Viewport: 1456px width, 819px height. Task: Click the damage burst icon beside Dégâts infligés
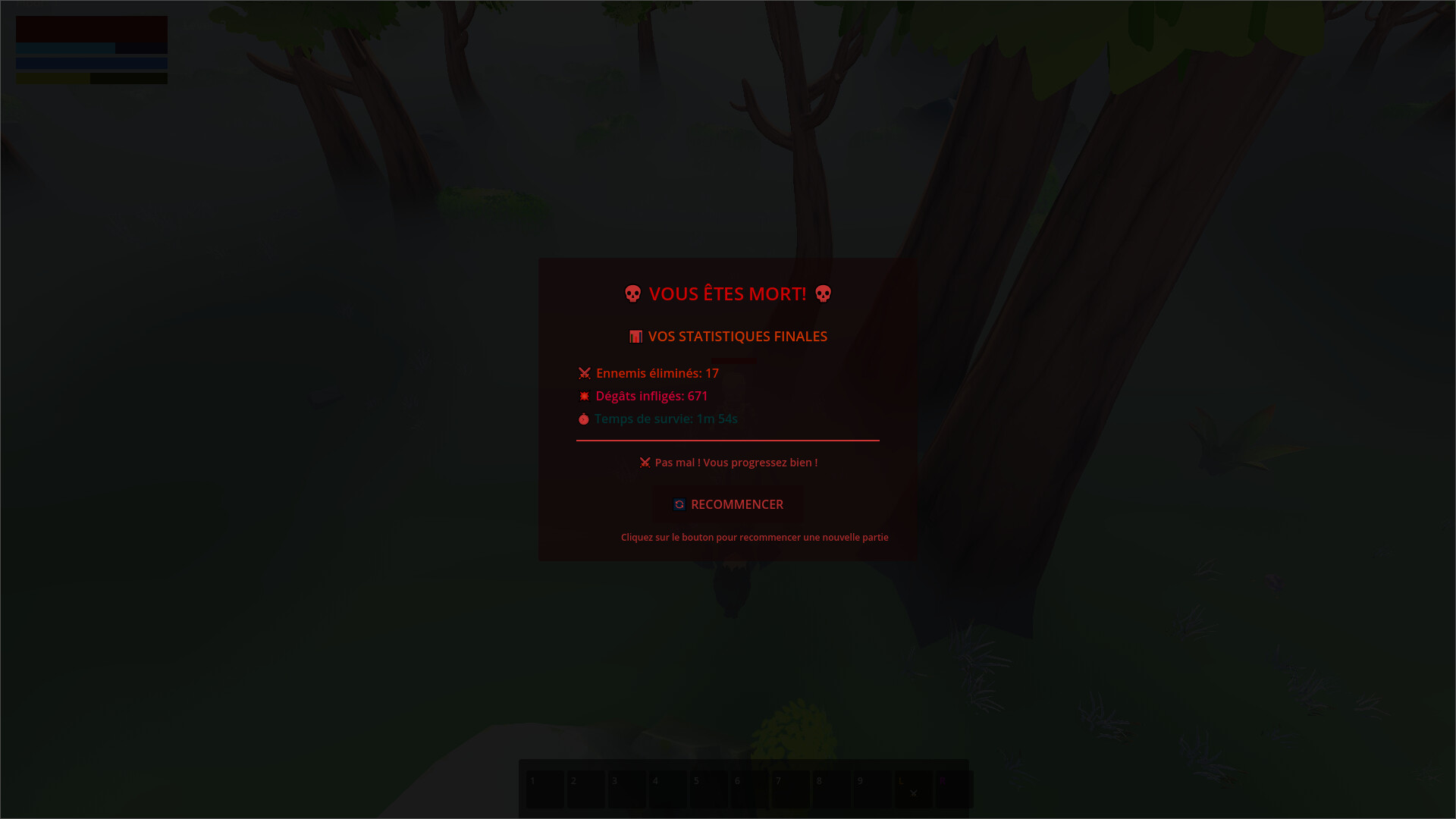point(583,396)
